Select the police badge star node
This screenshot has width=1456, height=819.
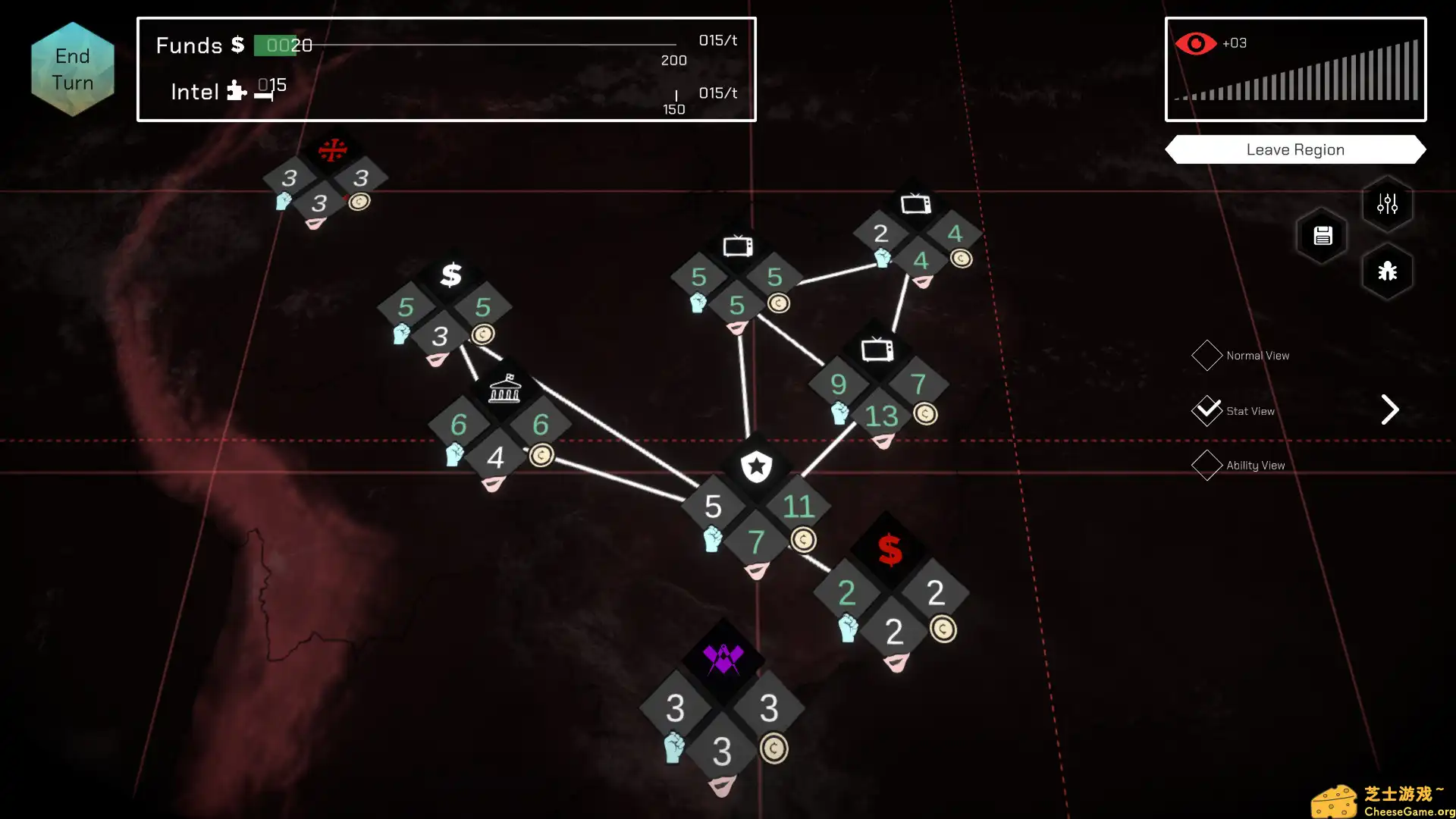756,466
